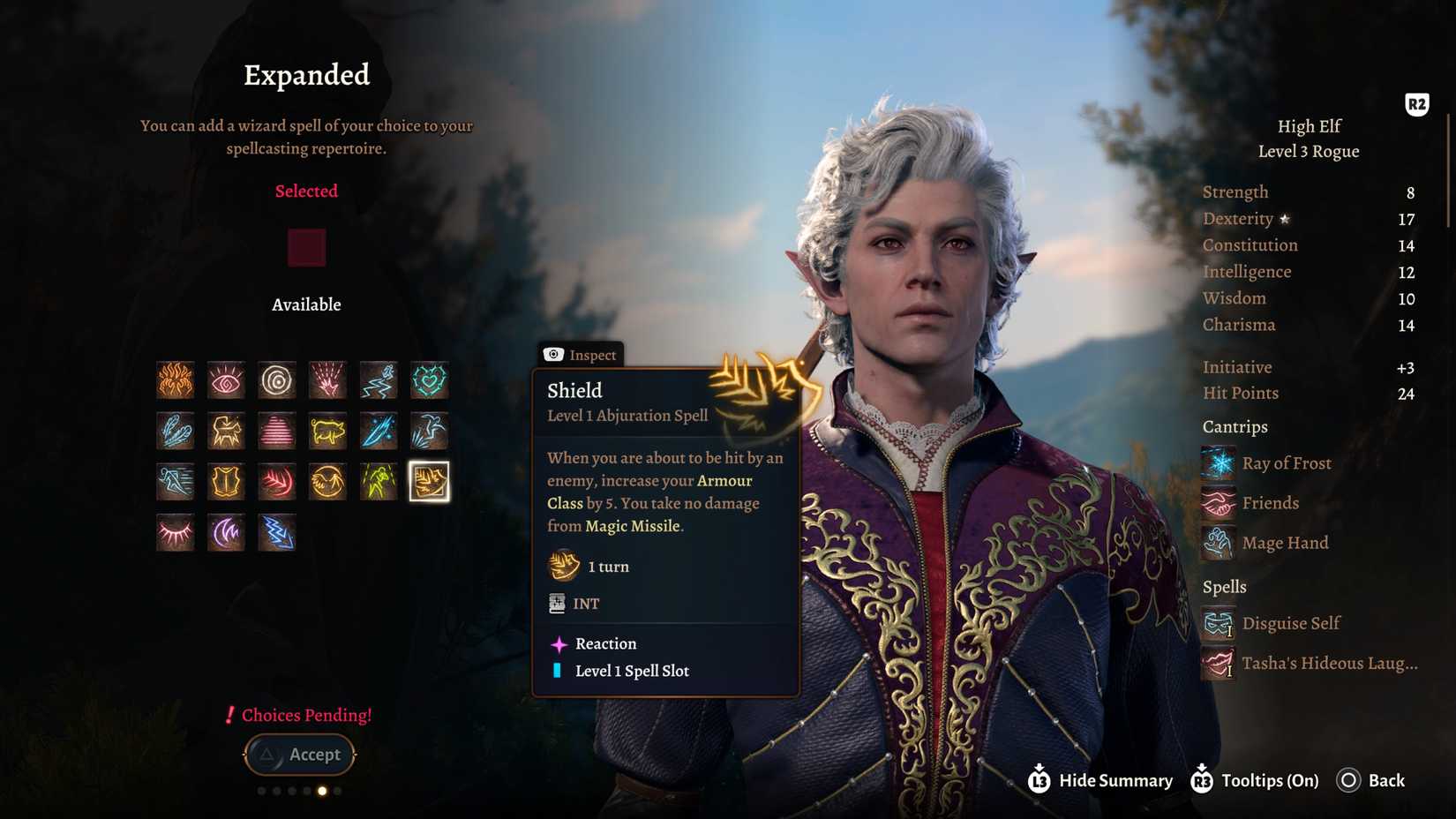Select the empty Selected spell slot
Screen dimensions: 1456x819
(x=306, y=248)
